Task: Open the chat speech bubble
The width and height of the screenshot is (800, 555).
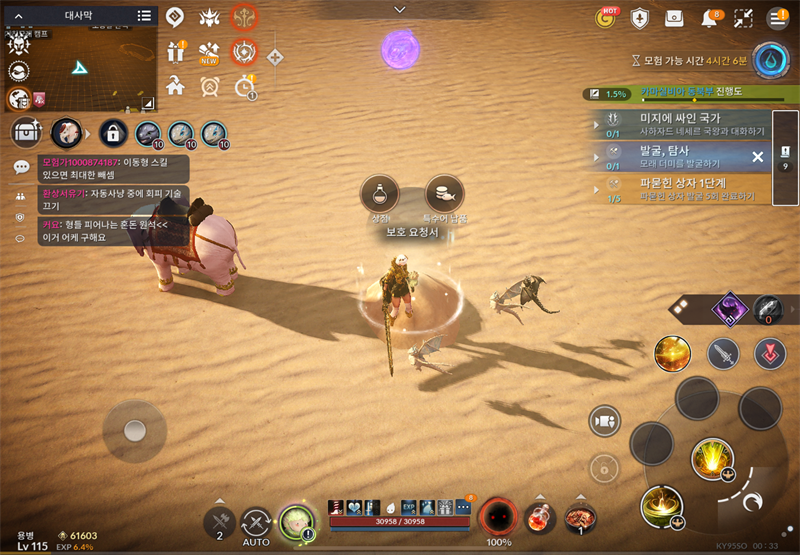Action: [x=21, y=167]
